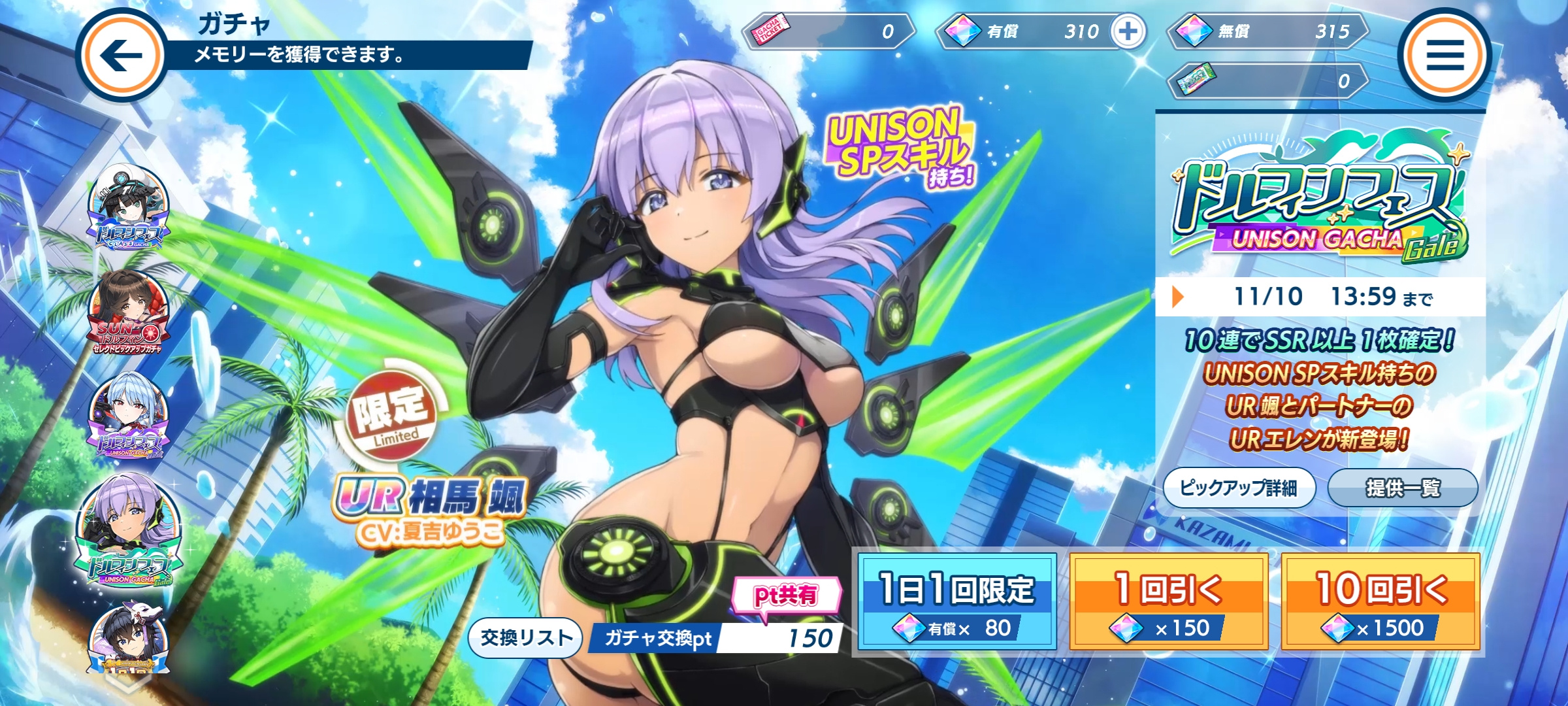Go back with the arrow button
This screenshot has width=1568, height=706.
[122, 56]
